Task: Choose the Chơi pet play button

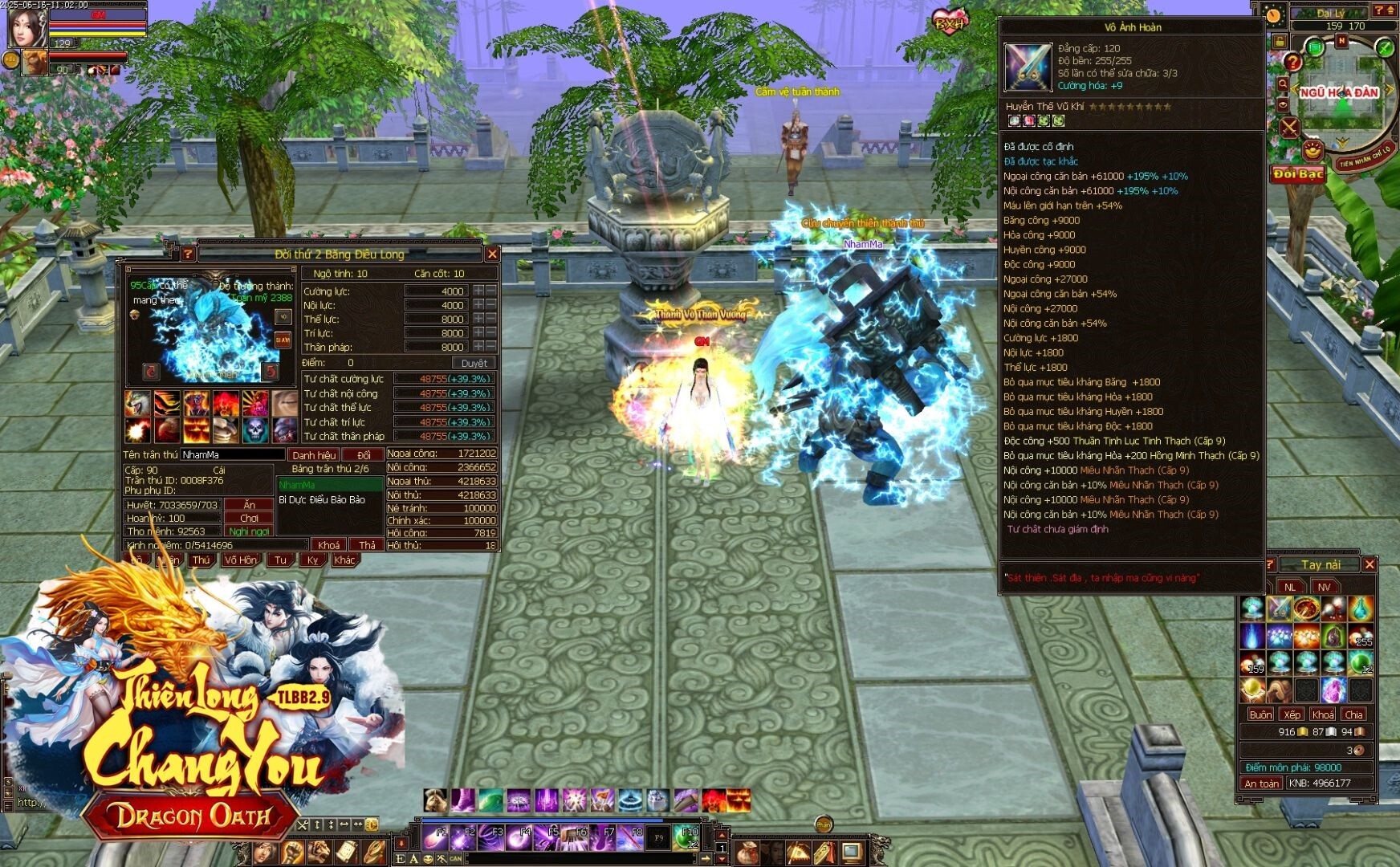Action: [250, 518]
